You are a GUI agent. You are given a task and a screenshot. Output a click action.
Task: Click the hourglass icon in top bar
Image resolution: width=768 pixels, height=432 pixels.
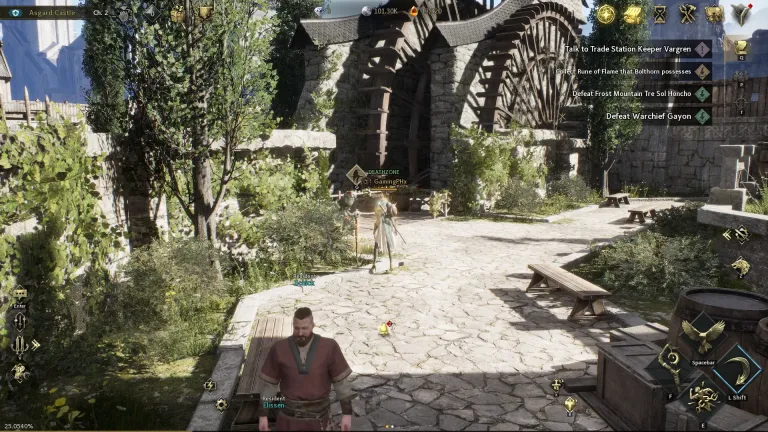660,14
